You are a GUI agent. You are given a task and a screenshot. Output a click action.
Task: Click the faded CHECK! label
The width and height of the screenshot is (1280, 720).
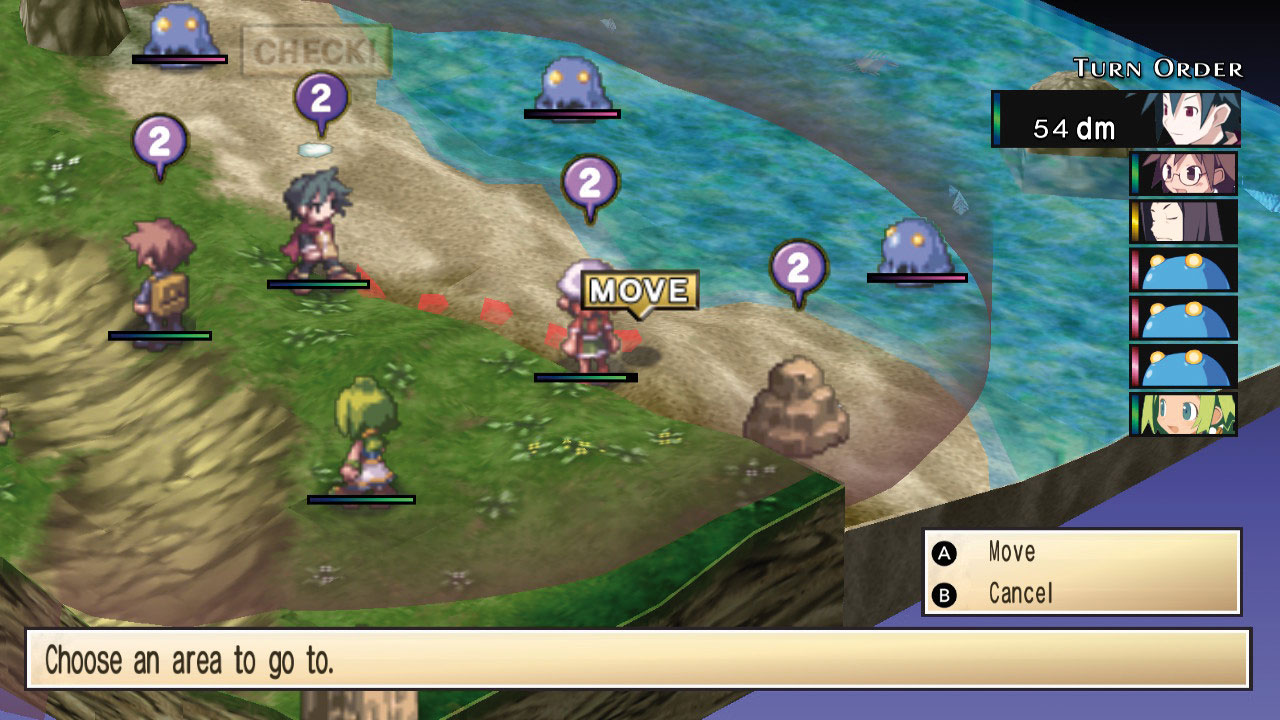pos(316,52)
